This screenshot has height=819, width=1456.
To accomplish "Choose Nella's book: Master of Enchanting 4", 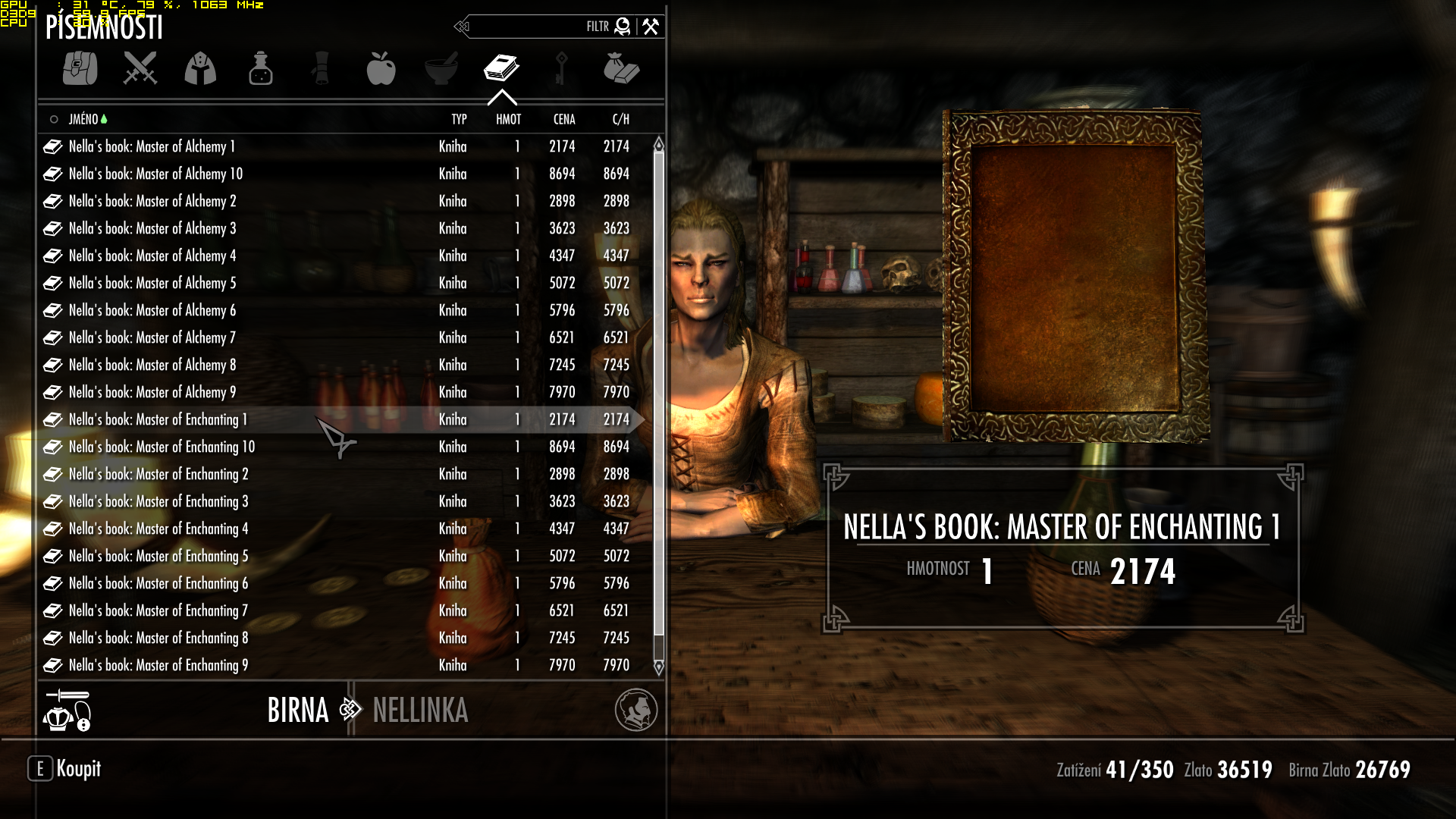I will pos(158,529).
